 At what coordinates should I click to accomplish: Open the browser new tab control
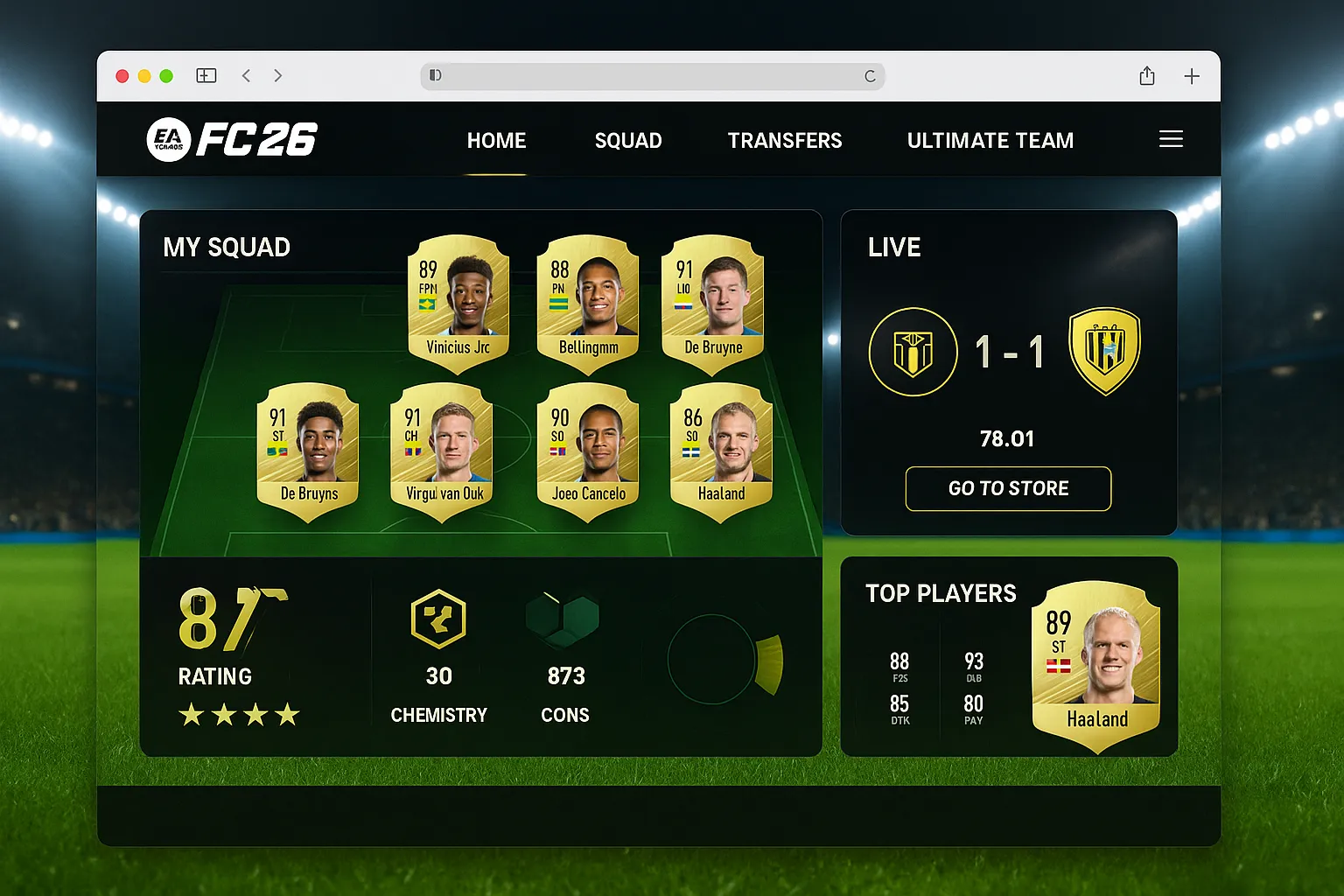(1191, 76)
